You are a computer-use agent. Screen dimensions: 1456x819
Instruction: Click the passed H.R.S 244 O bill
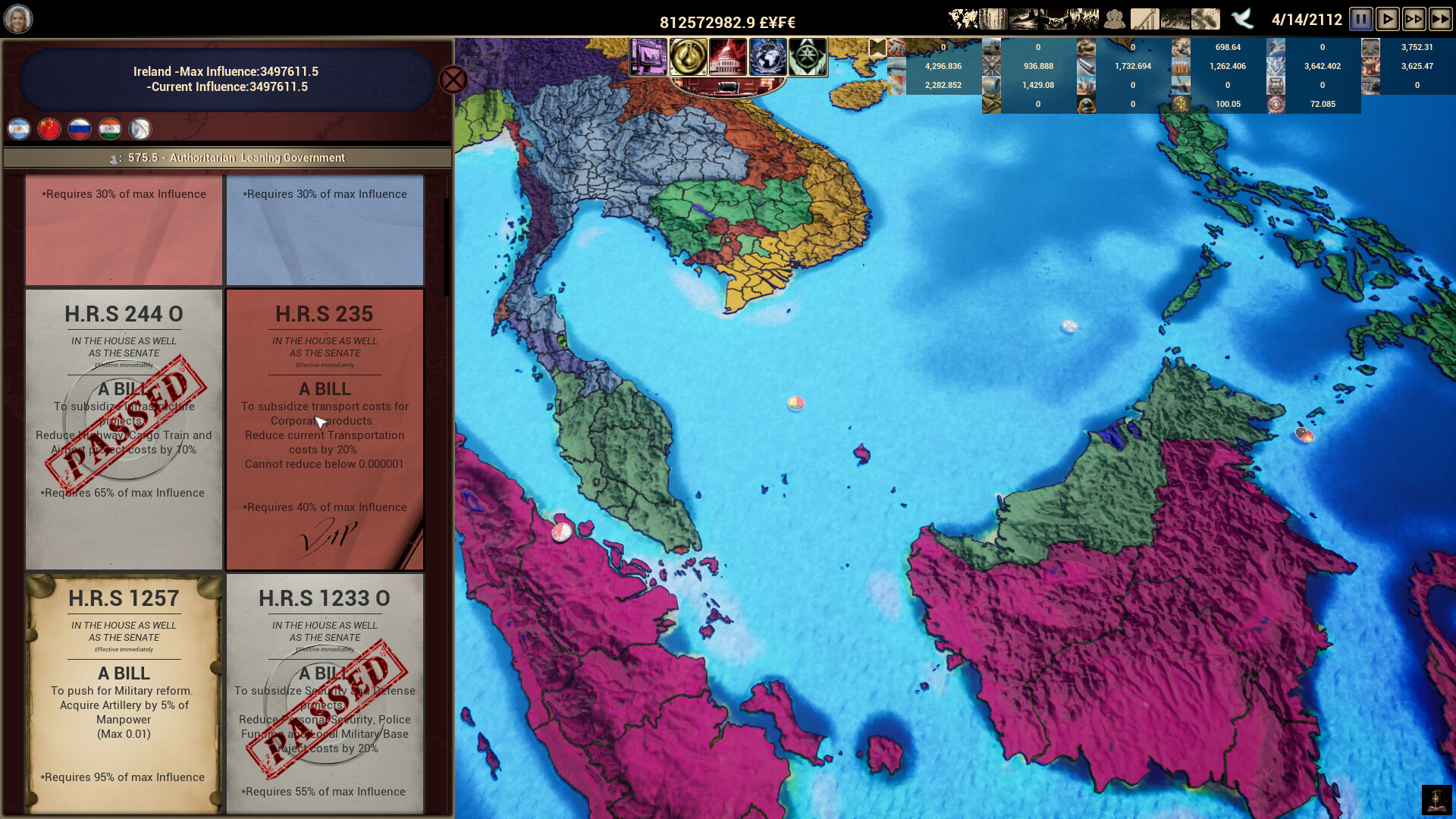124,428
